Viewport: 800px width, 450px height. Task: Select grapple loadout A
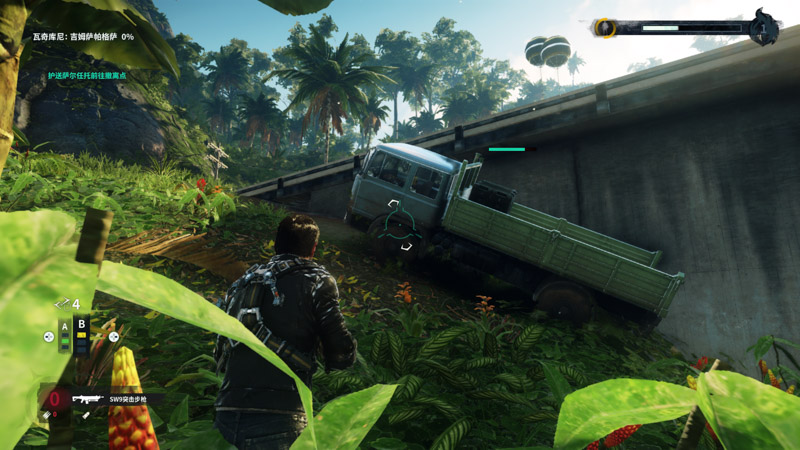(65, 334)
